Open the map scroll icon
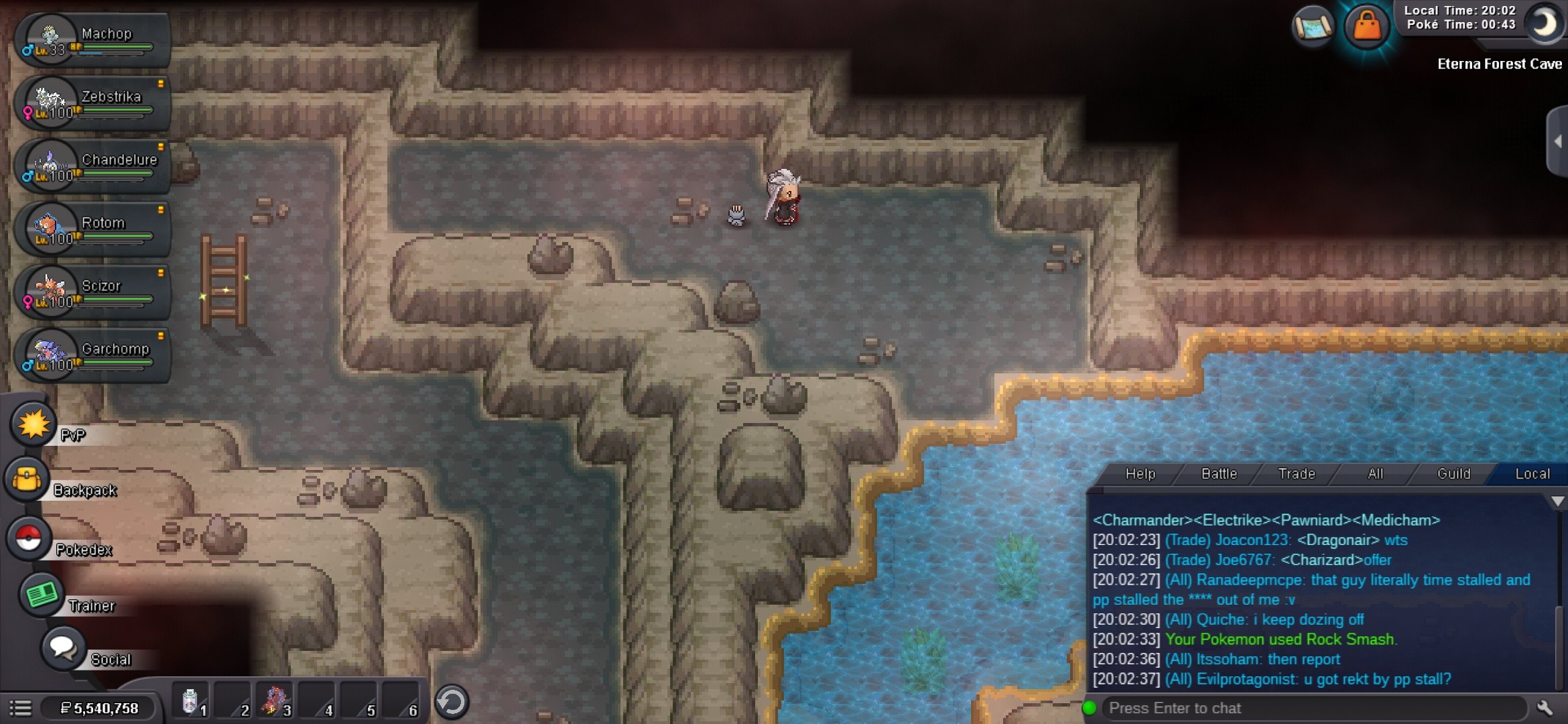Screen dimensions: 1568x724 click(1313, 28)
